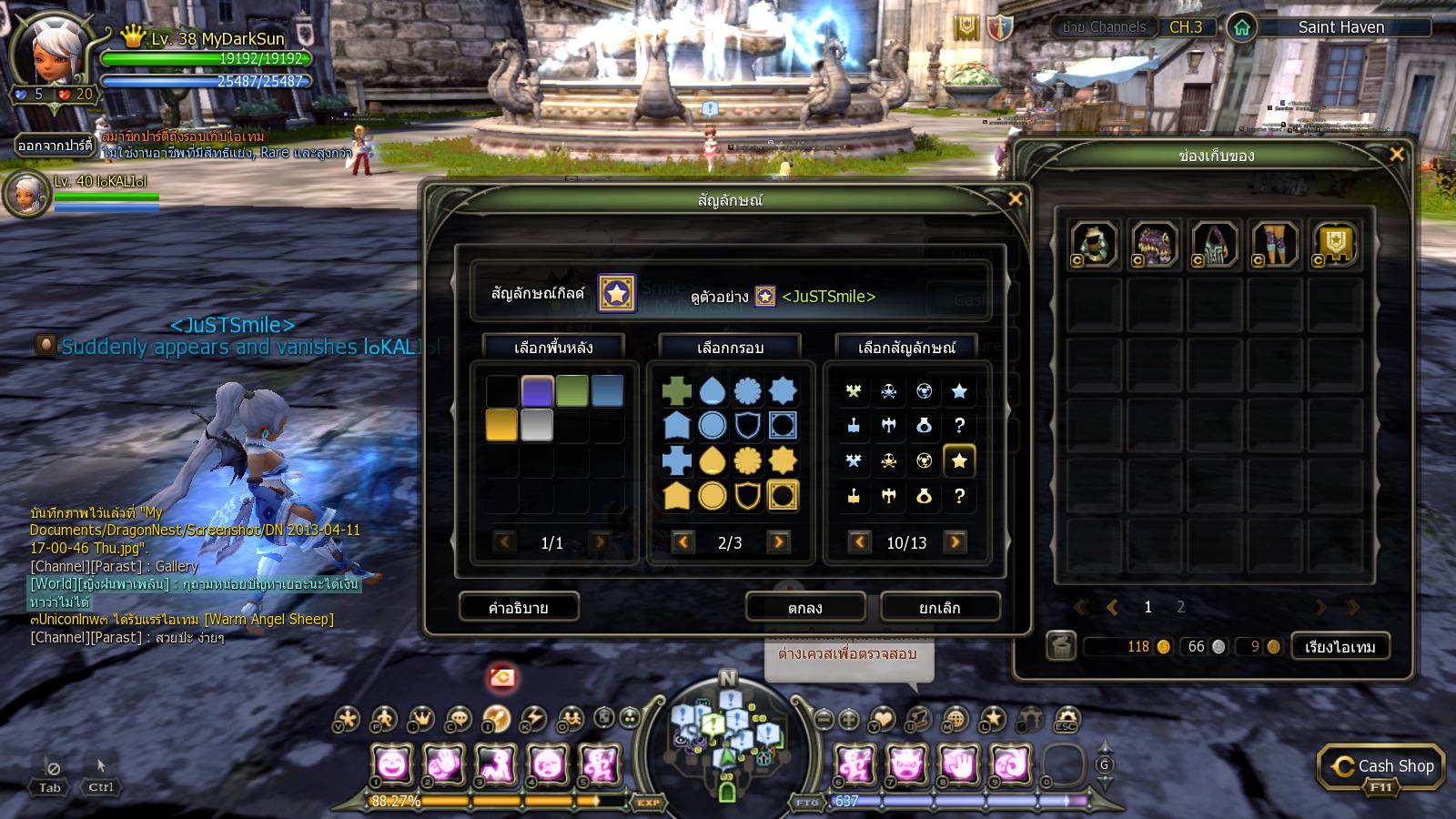The image size is (1456, 819).
Task: Open the คำอธิบาย description button
Action: coord(518,607)
